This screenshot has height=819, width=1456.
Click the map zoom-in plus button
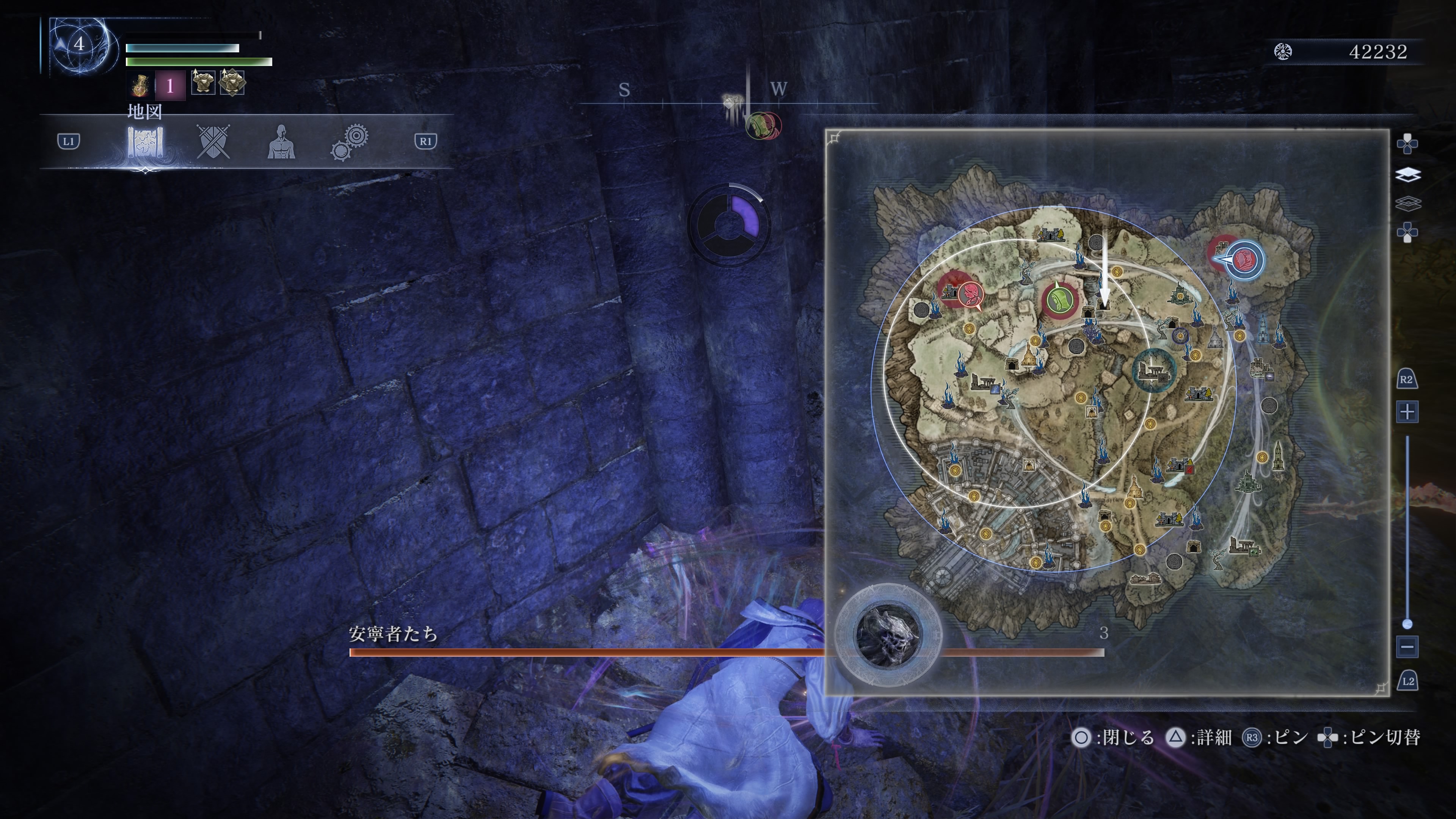pyautogui.click(x=1407, y=411)
